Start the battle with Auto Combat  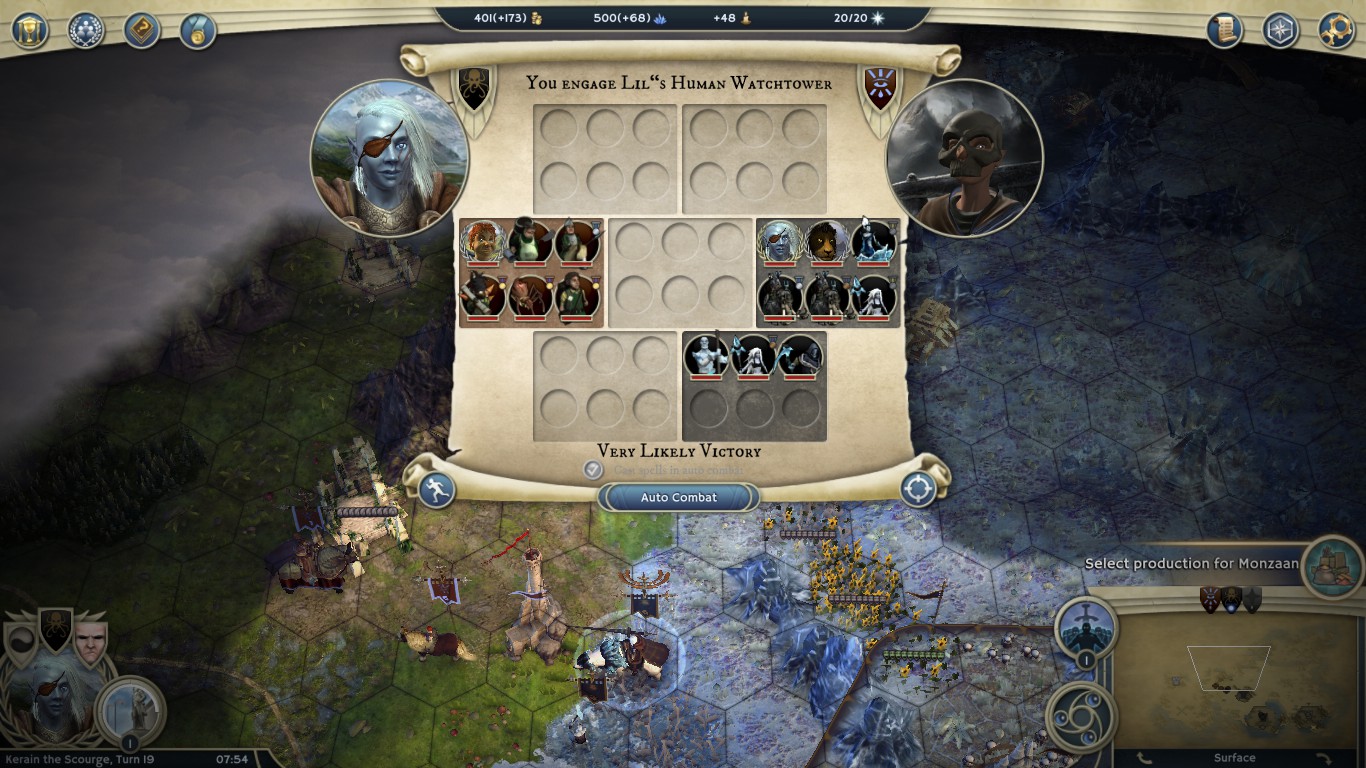[679, 497]
